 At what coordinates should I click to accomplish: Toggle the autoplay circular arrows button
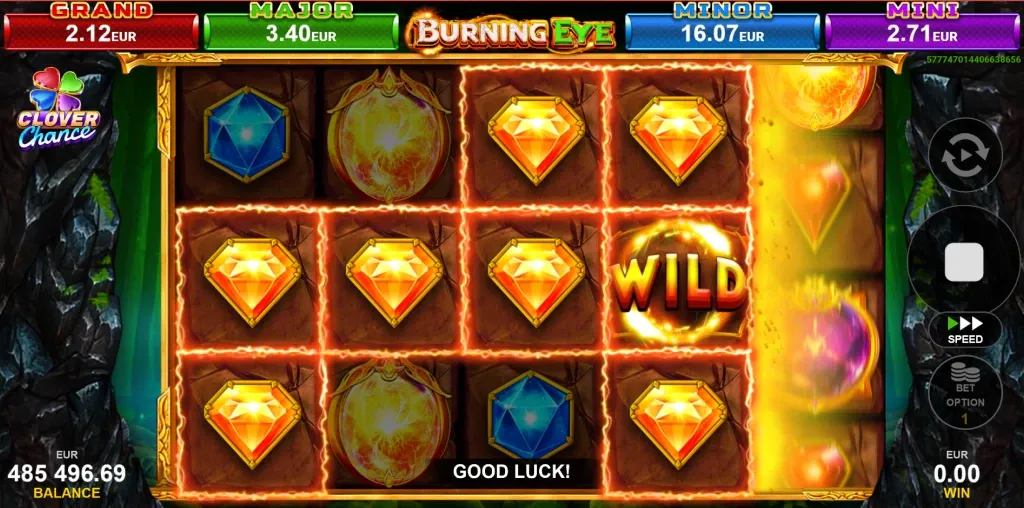point(964,157)
